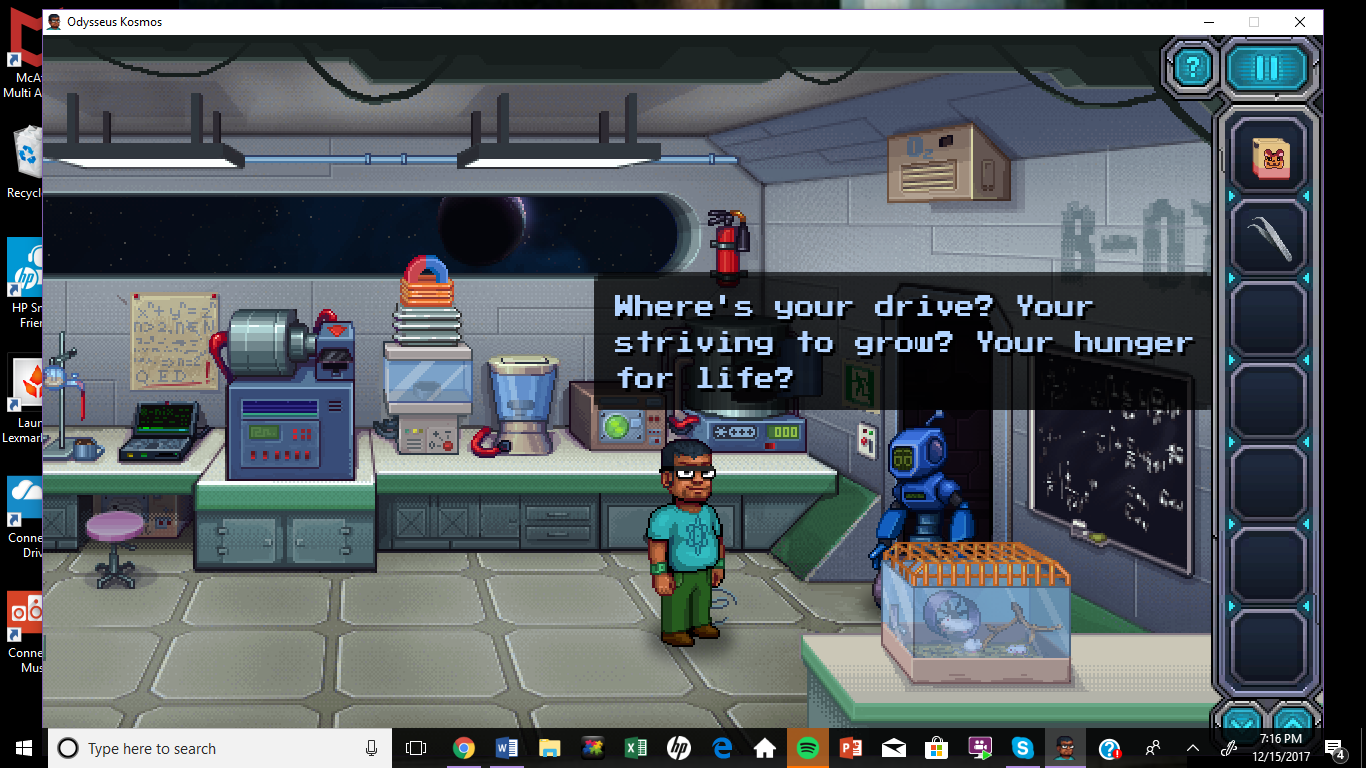Minimize the Odysseus Kosmos window

tap(1208, 22)
